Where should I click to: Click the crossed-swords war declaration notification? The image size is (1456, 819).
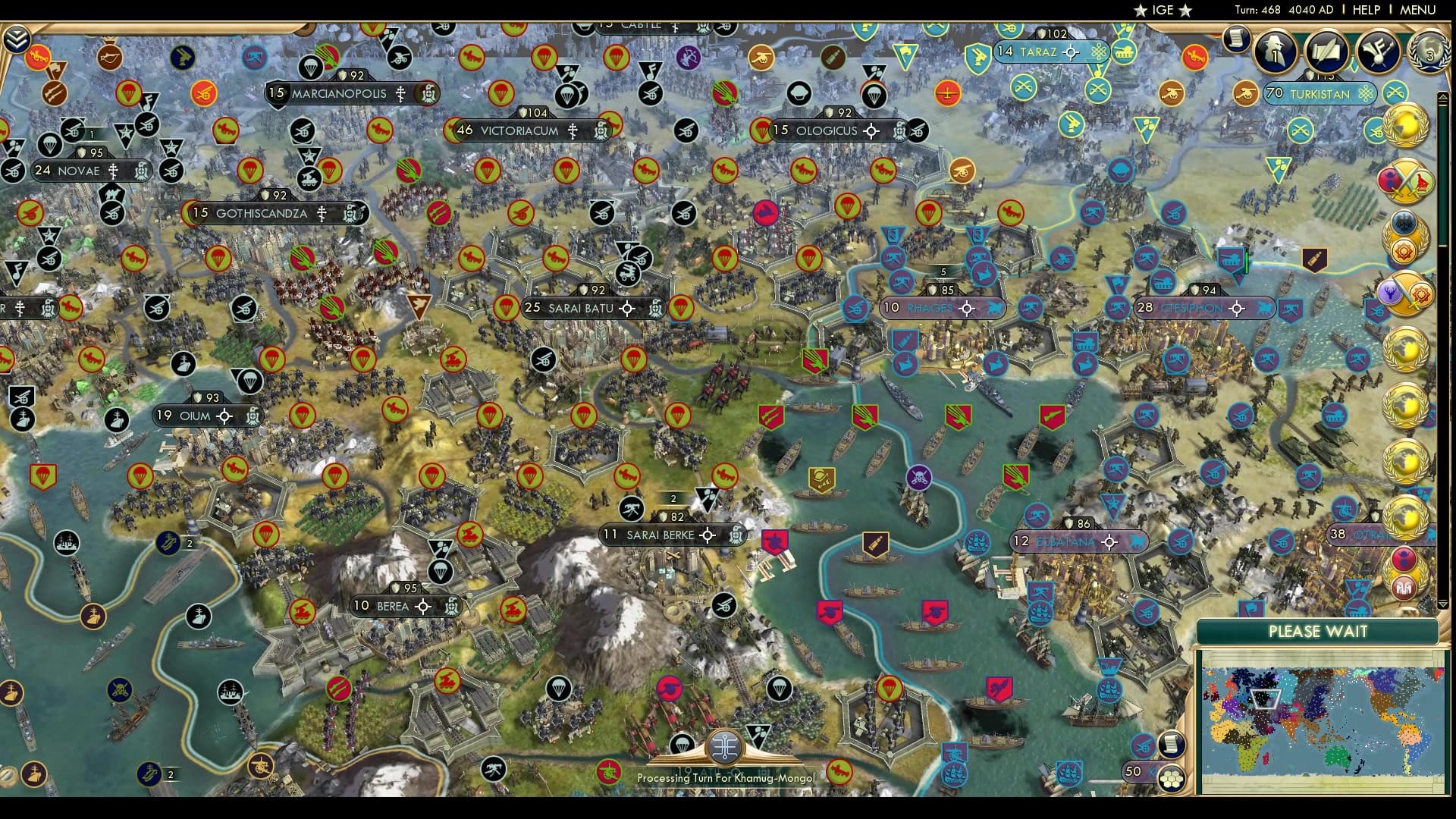pyautogui.click(x=1407, y=180)
